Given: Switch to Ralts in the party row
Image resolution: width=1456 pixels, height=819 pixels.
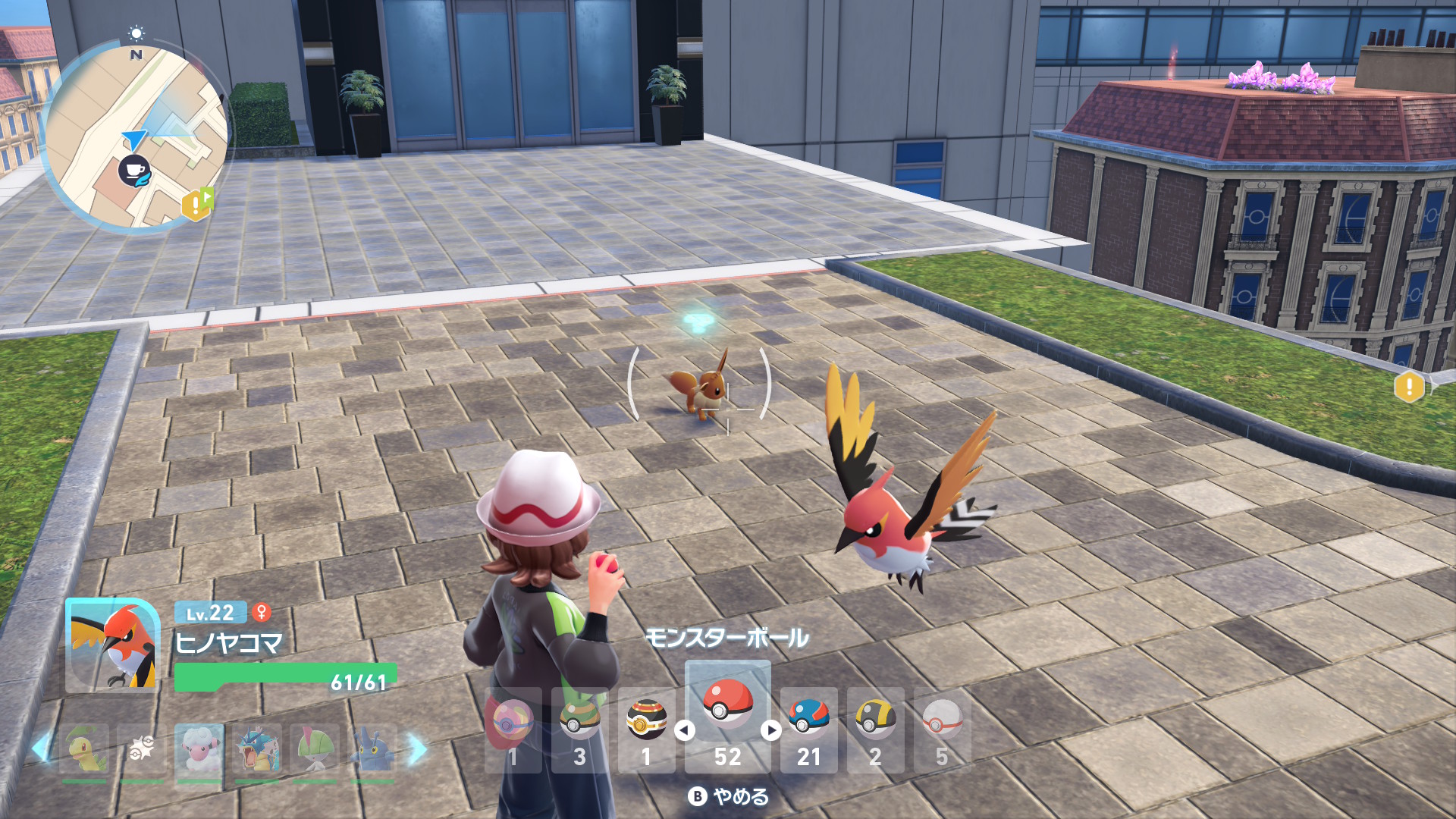Looking at the screenshot, I should tap(315, 750).
